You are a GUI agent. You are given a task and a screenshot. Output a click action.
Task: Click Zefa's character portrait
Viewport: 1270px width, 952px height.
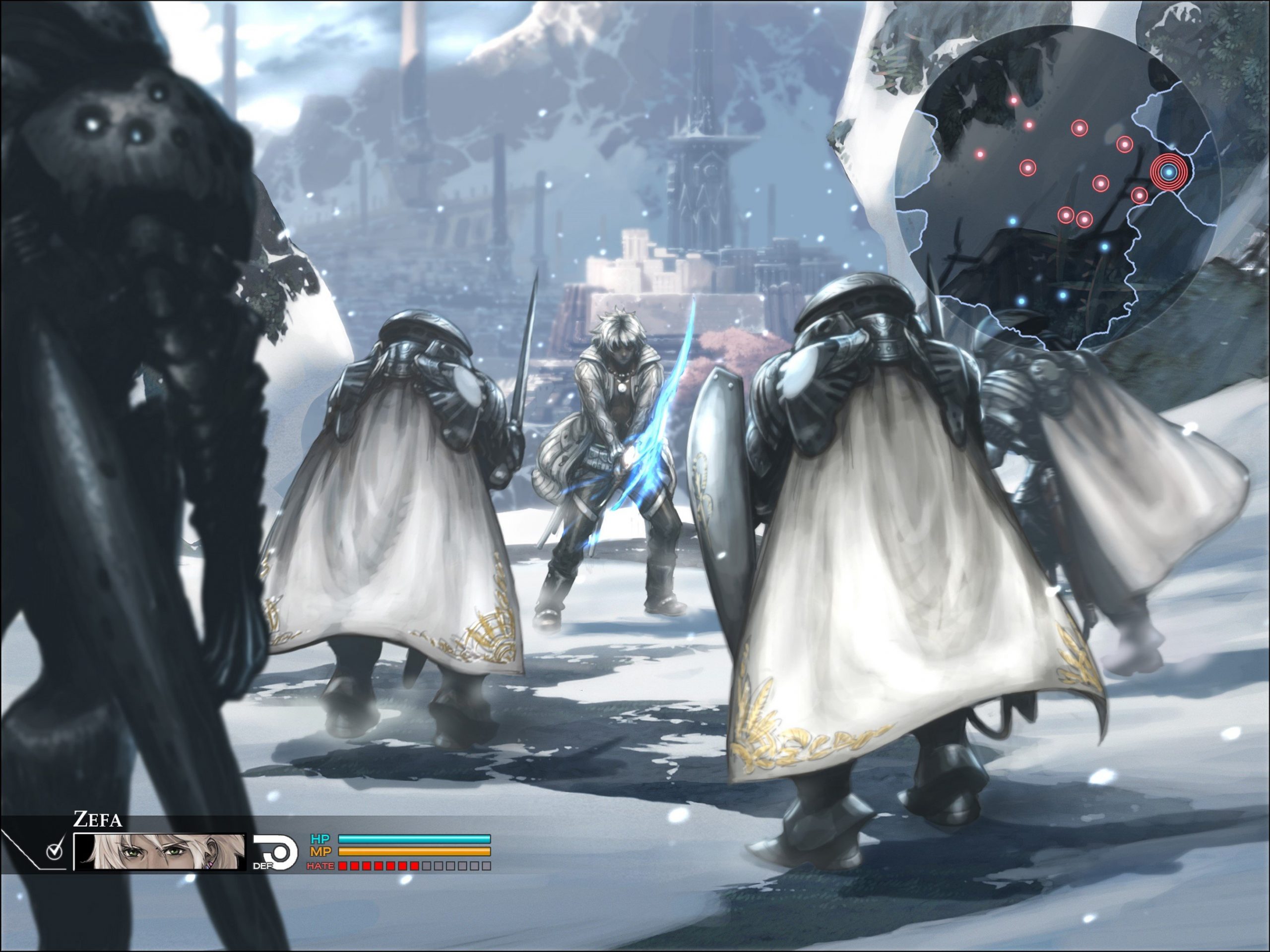[x=160, y=851]
